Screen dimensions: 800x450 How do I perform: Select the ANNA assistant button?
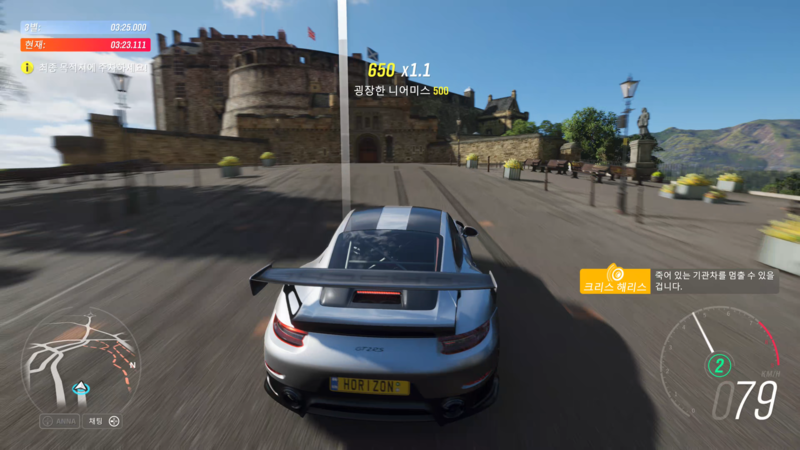point(59,421)
